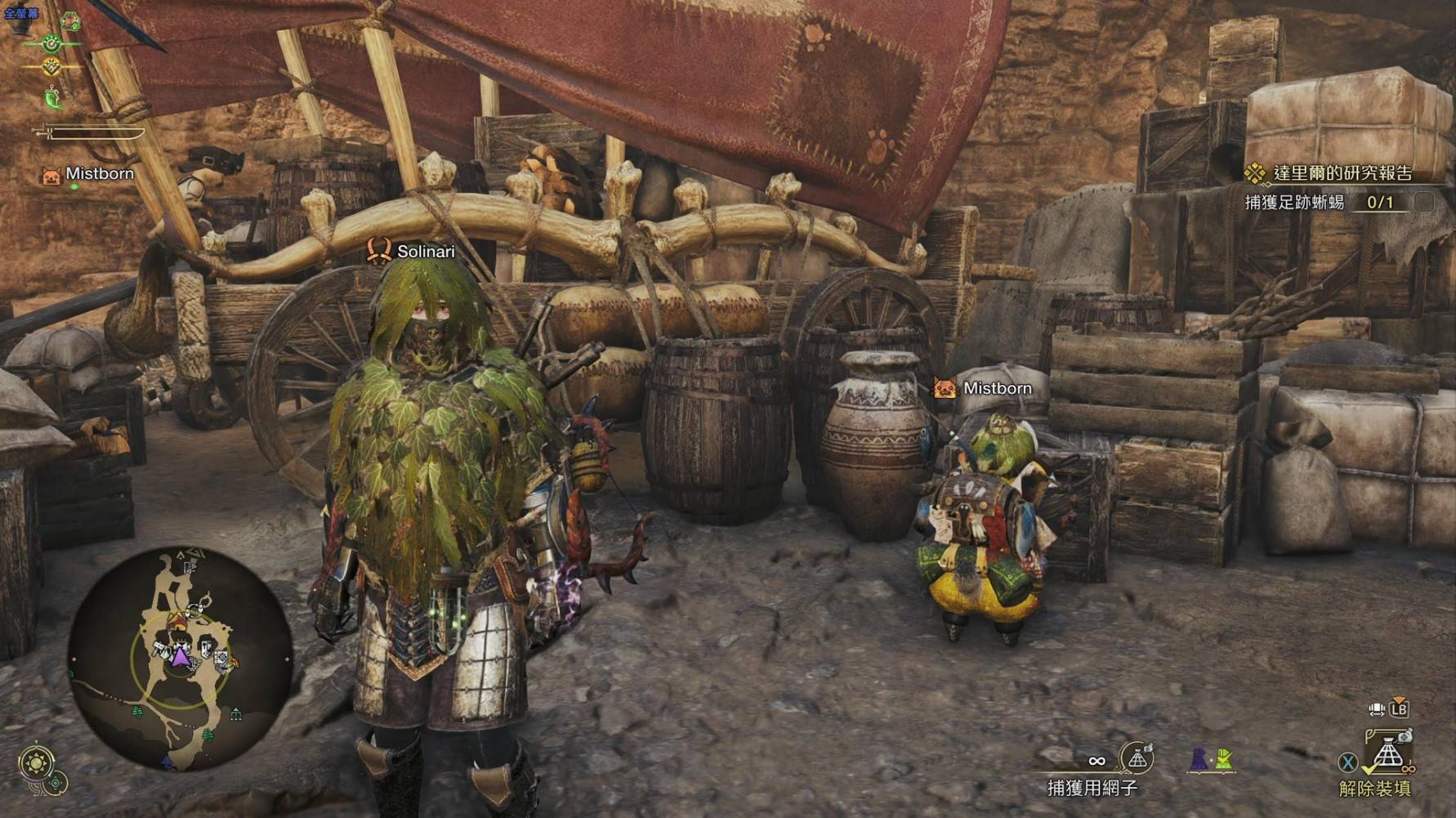
Task: Toggle the 捕獲足跡蜥蜴 objective checkbox
Action: [1423, 202]
